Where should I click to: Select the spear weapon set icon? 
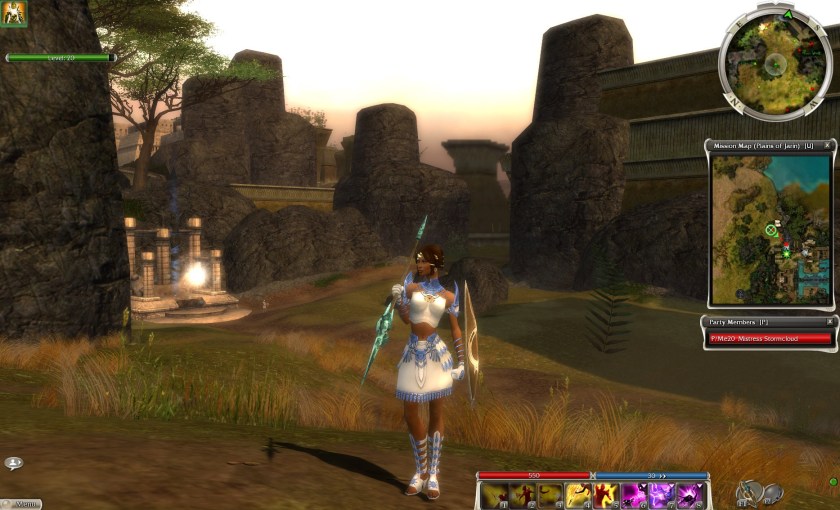pyautogui.click(x=747, y=491)
